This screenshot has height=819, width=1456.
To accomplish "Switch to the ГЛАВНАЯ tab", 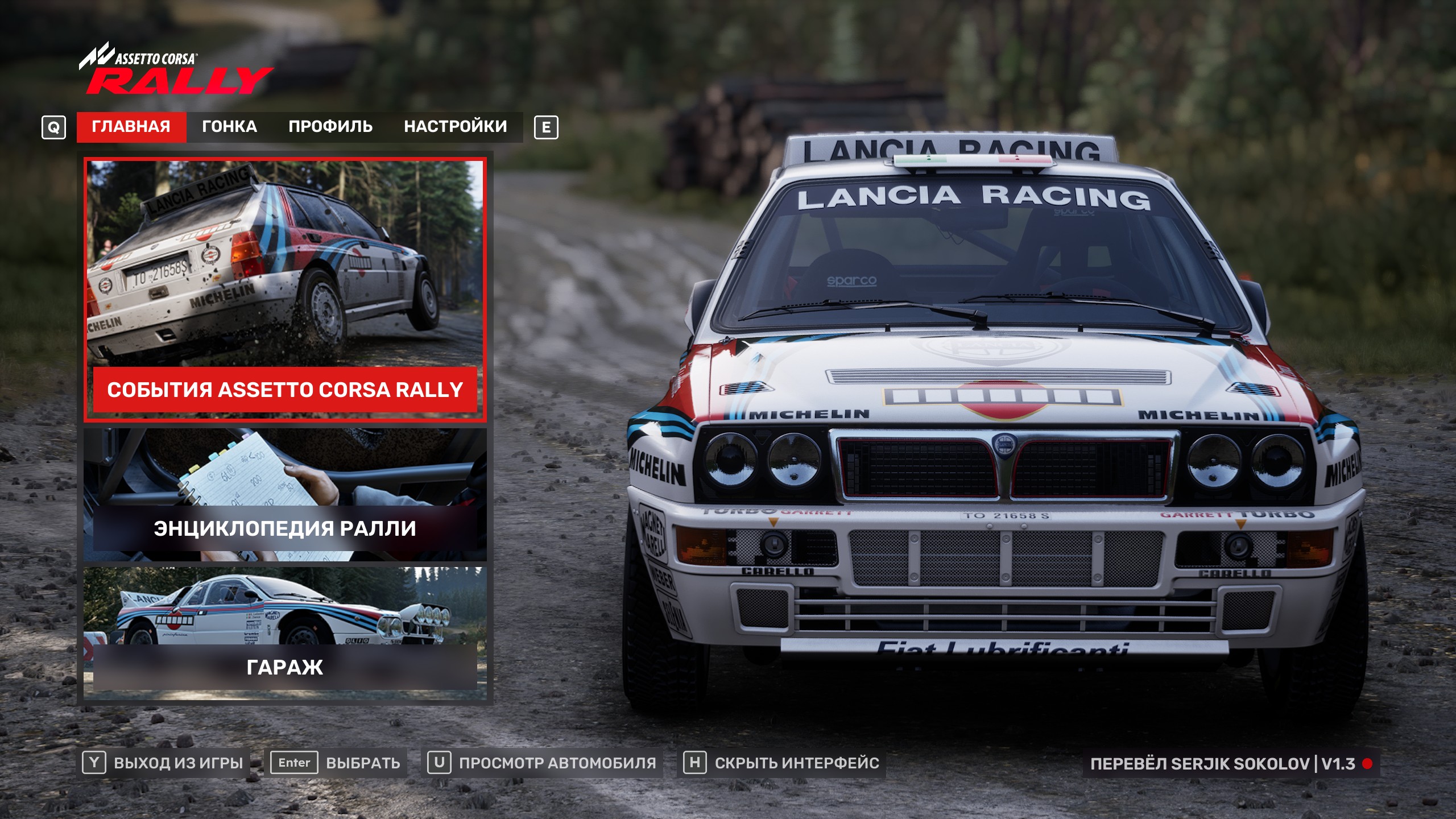I will (x=131, y=126).
